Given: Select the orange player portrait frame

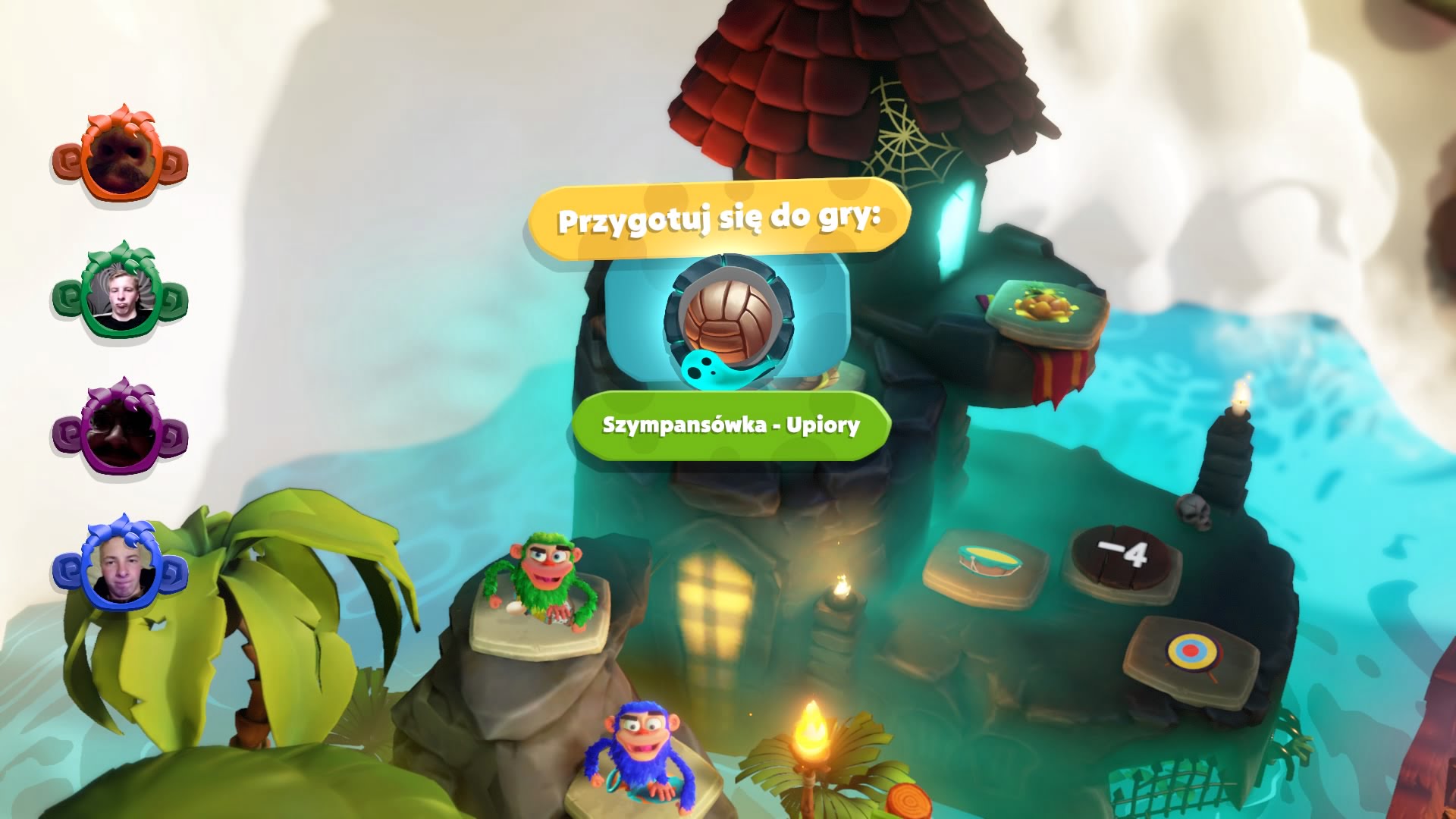Looking at the screenshot, I should (120, 157).
